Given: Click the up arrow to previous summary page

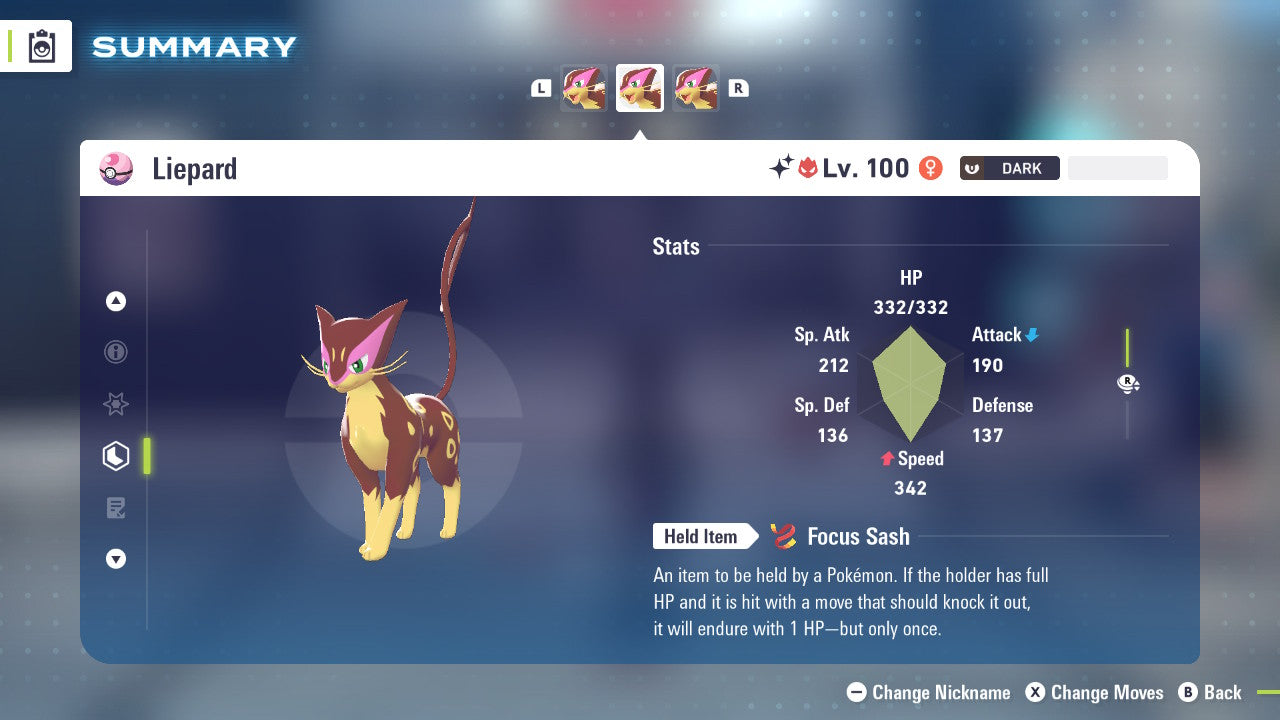Looking at the screenshot, I should (116, 301).
